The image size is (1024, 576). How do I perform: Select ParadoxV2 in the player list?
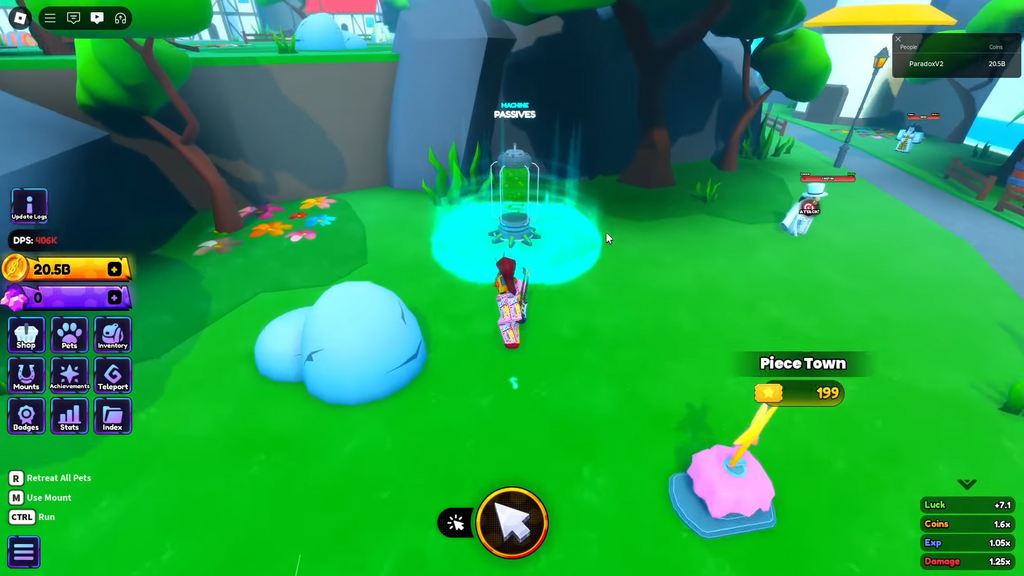click(926, 64)
